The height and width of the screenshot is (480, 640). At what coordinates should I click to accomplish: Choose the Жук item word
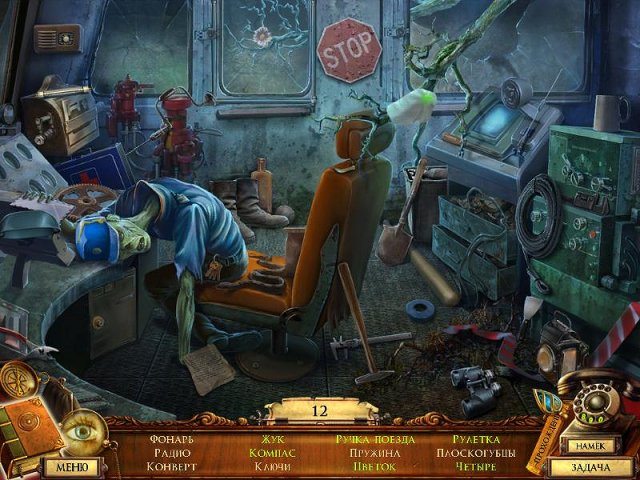click(273, 439)
